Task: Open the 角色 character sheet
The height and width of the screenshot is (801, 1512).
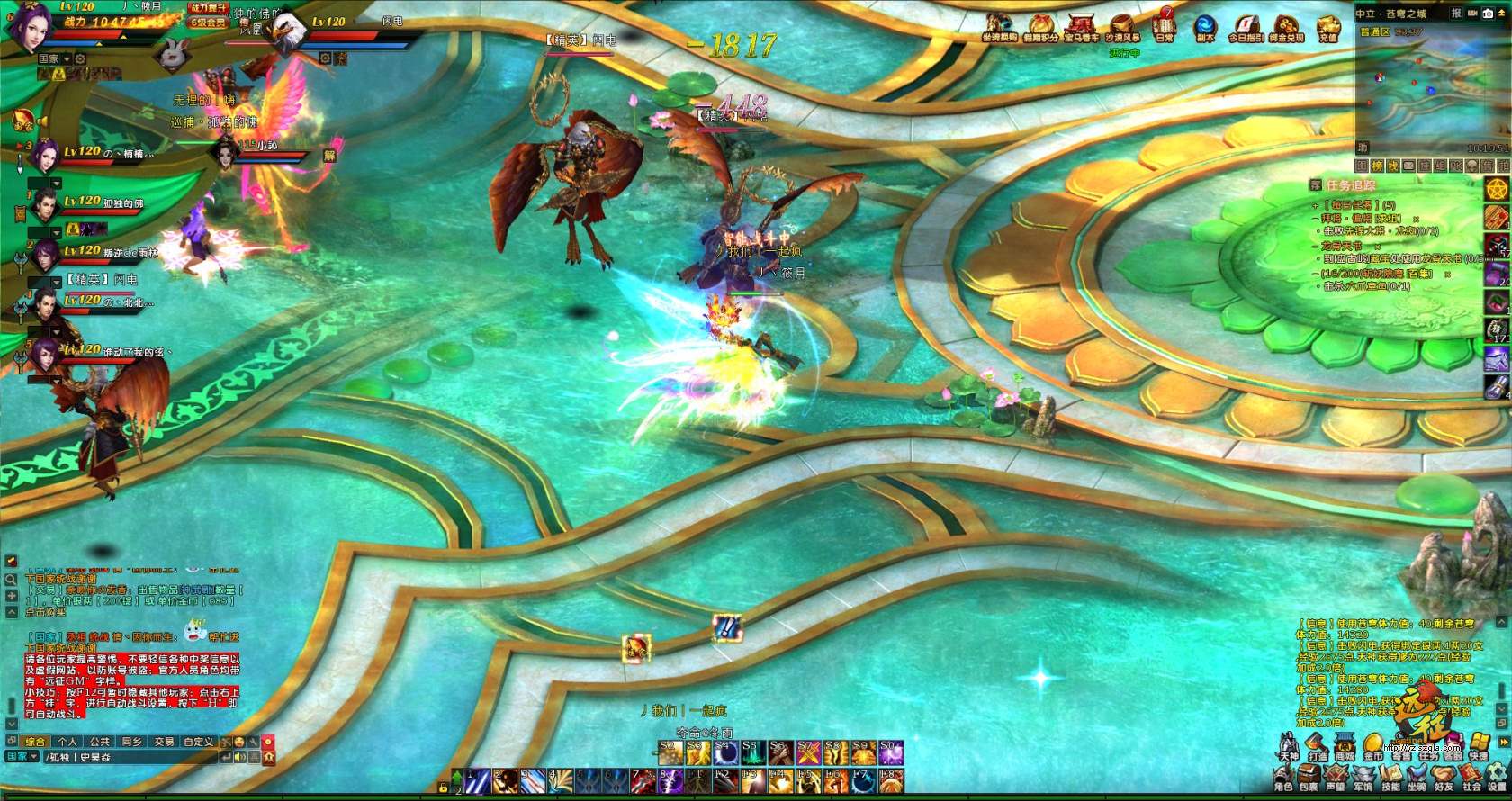Action: (1283, 778)
